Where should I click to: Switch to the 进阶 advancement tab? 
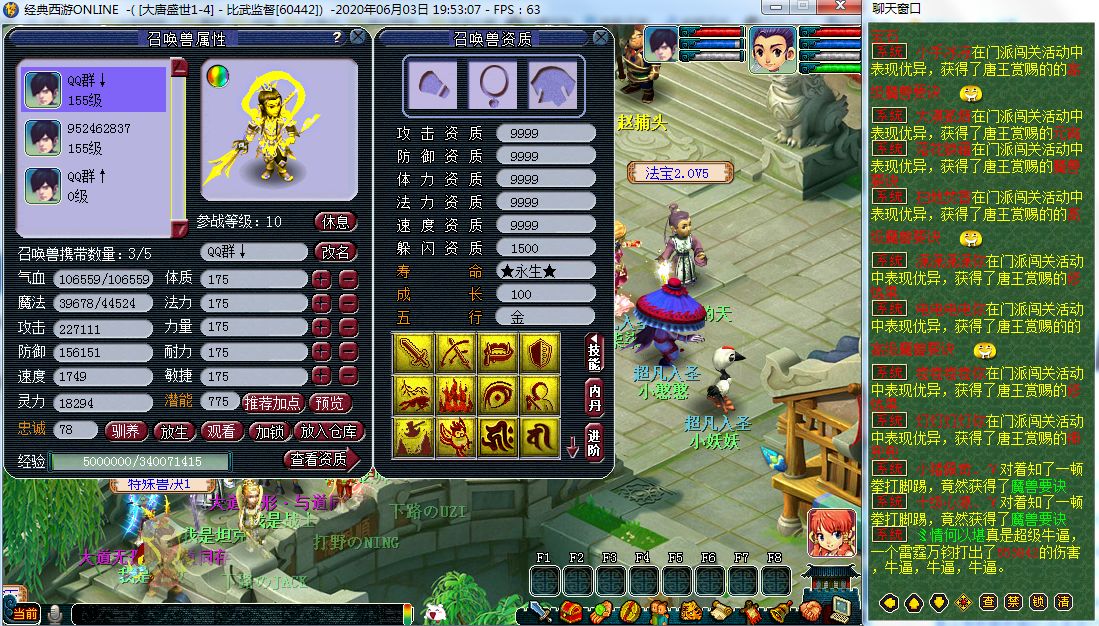pos(594,441)
